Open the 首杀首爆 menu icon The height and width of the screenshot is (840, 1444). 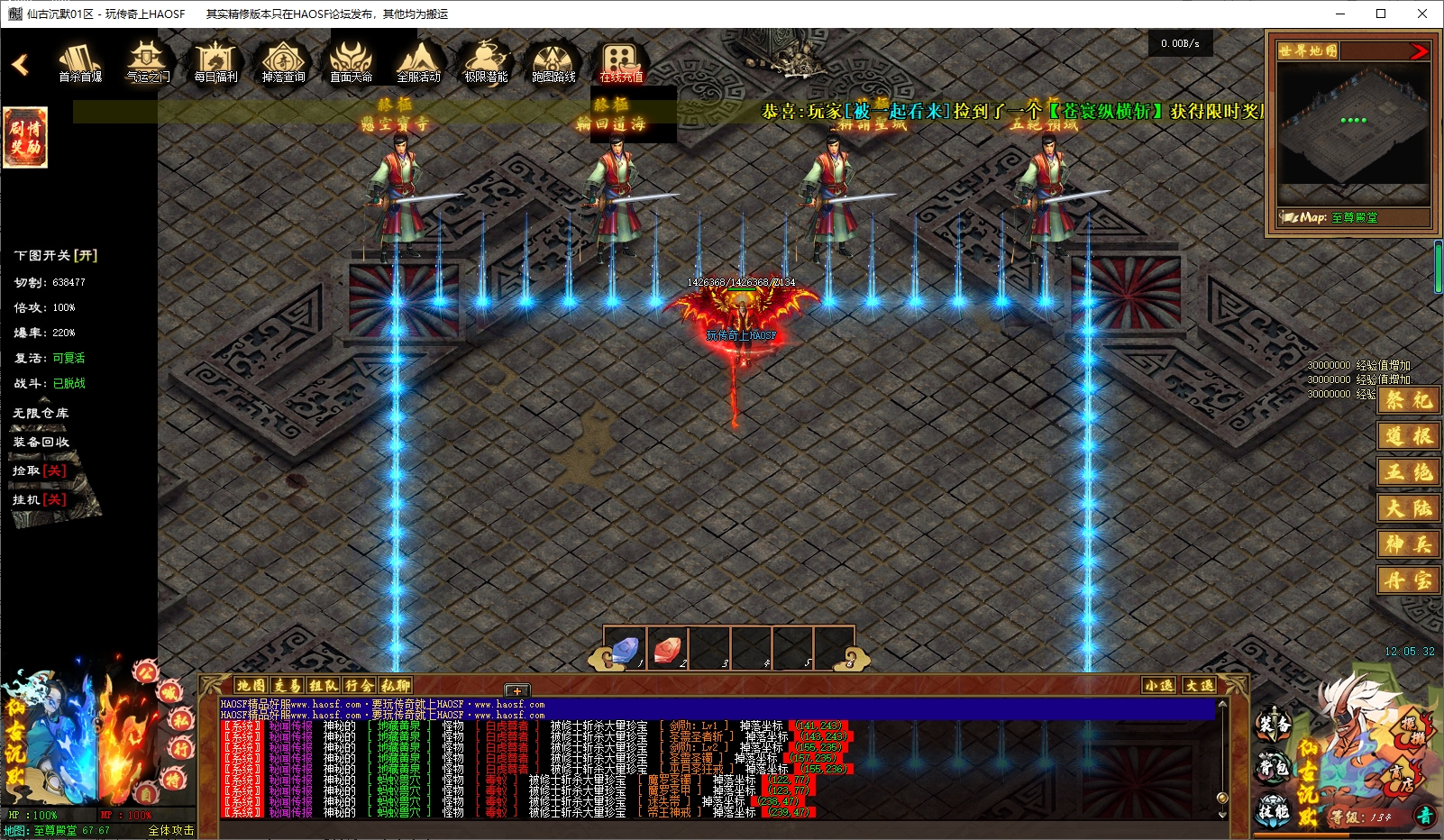click(x=80, y=61)
